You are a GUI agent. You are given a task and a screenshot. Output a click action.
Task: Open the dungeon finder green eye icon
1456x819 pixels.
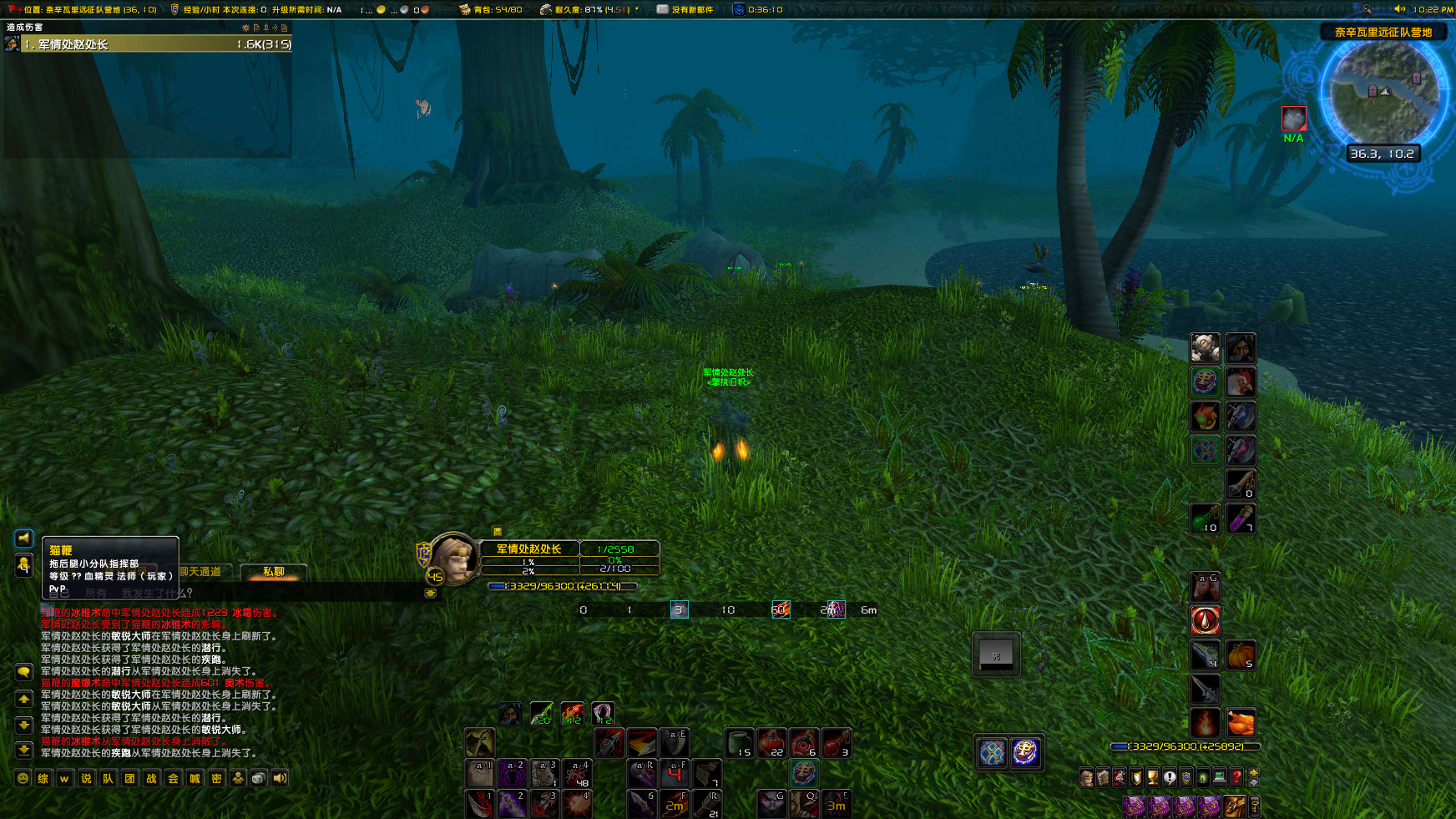coord(1204,777)
